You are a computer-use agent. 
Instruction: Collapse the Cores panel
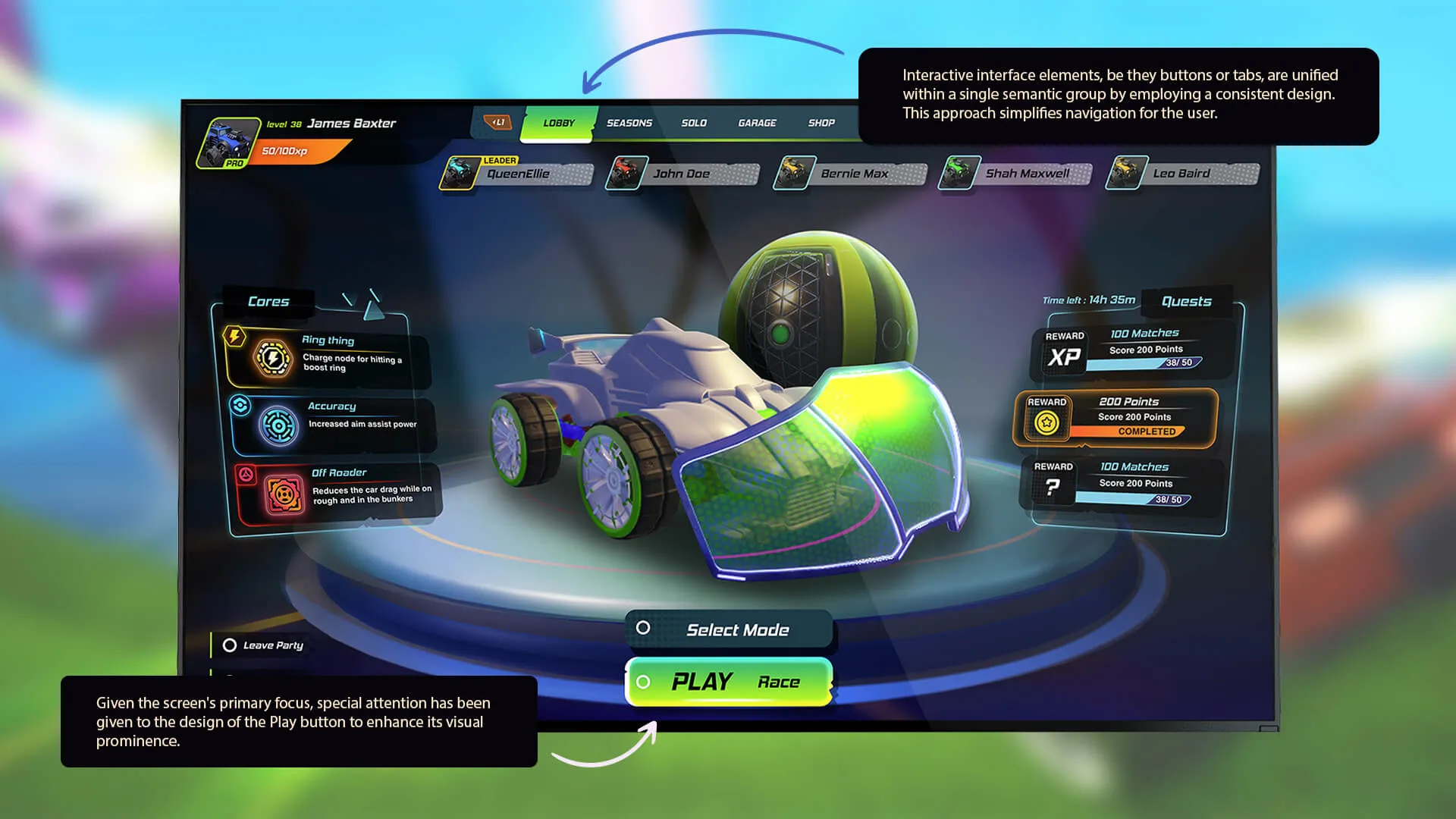click(x=268, y=302)
